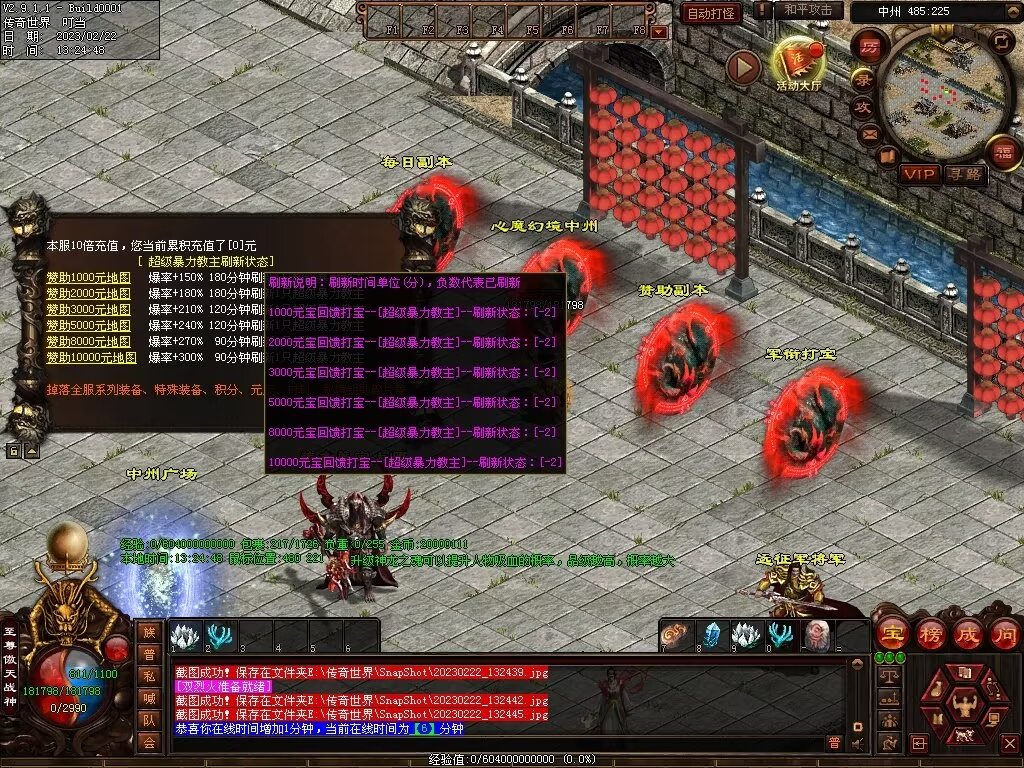Screen dimensions: 1024x768
Task: Select the 赞助1000元地图 link
Action: coord(88,277)
